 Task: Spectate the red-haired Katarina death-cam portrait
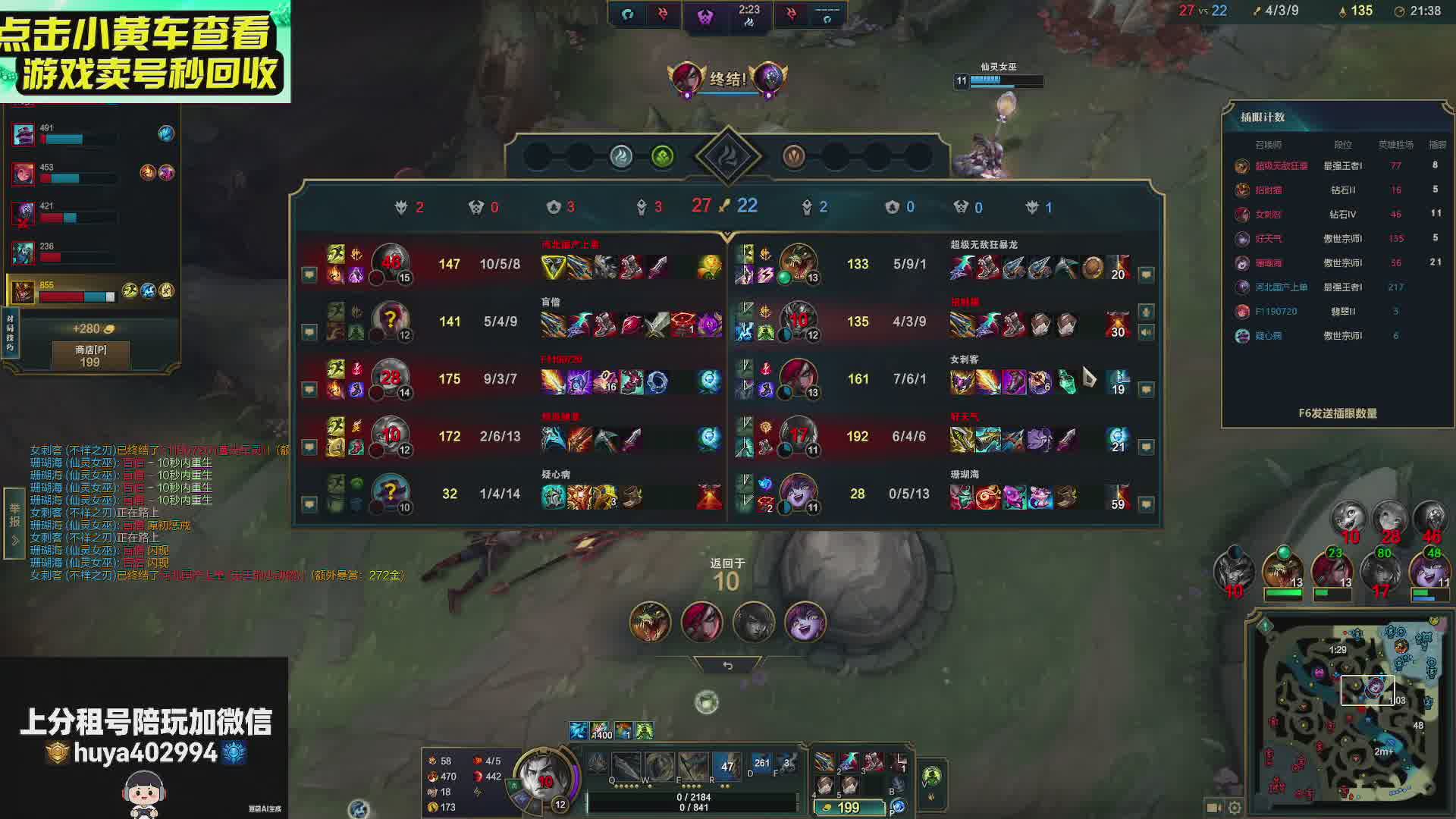701,623
